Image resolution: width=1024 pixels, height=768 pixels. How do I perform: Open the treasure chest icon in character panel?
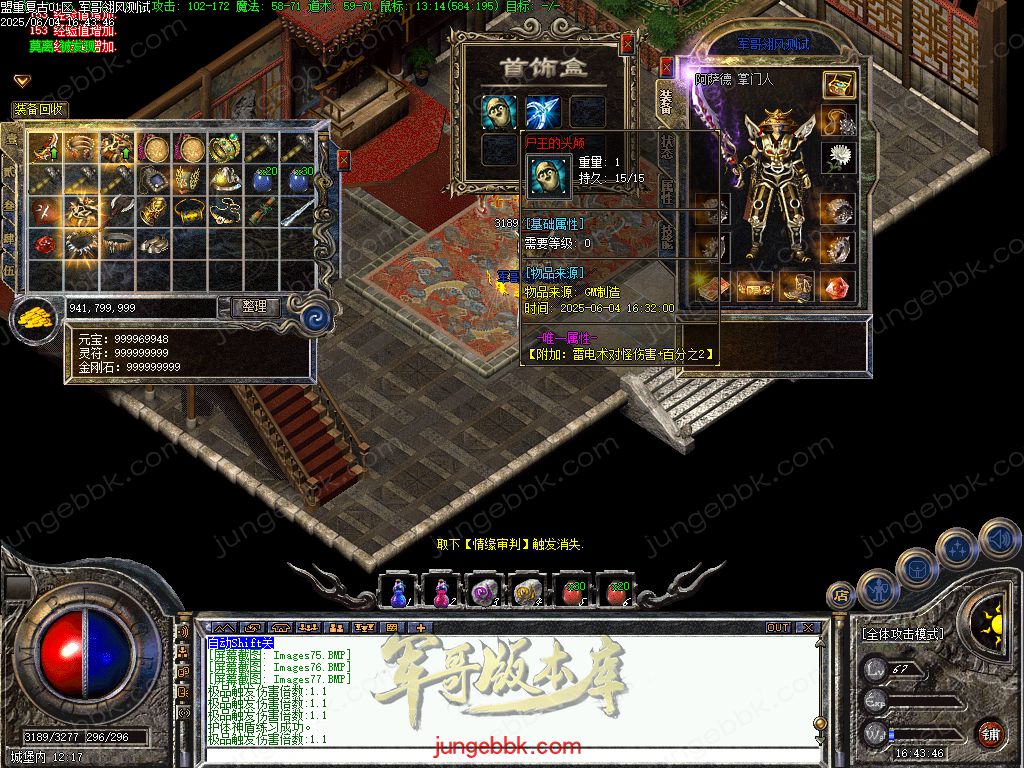coord(839,85)
